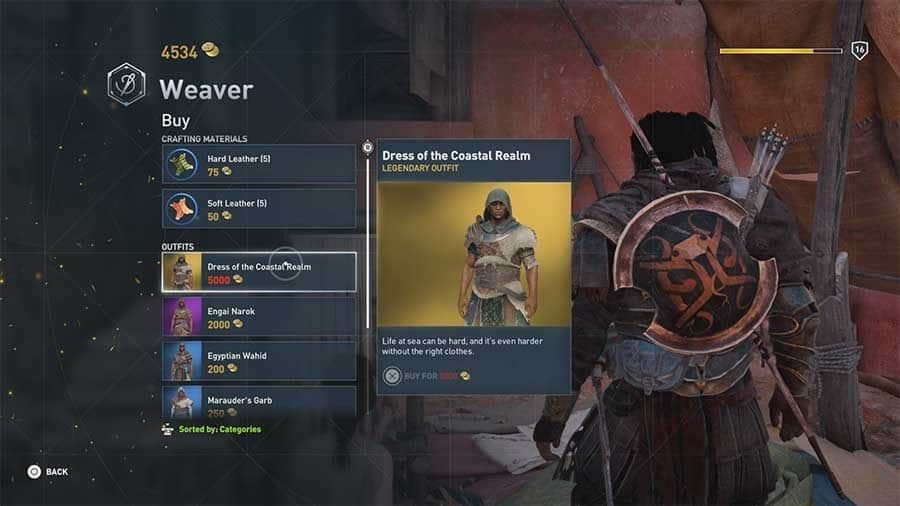Select the Hard Leather (5) crafting material
900x506 pixels.
pyautogui.click(x=258, y=164)
